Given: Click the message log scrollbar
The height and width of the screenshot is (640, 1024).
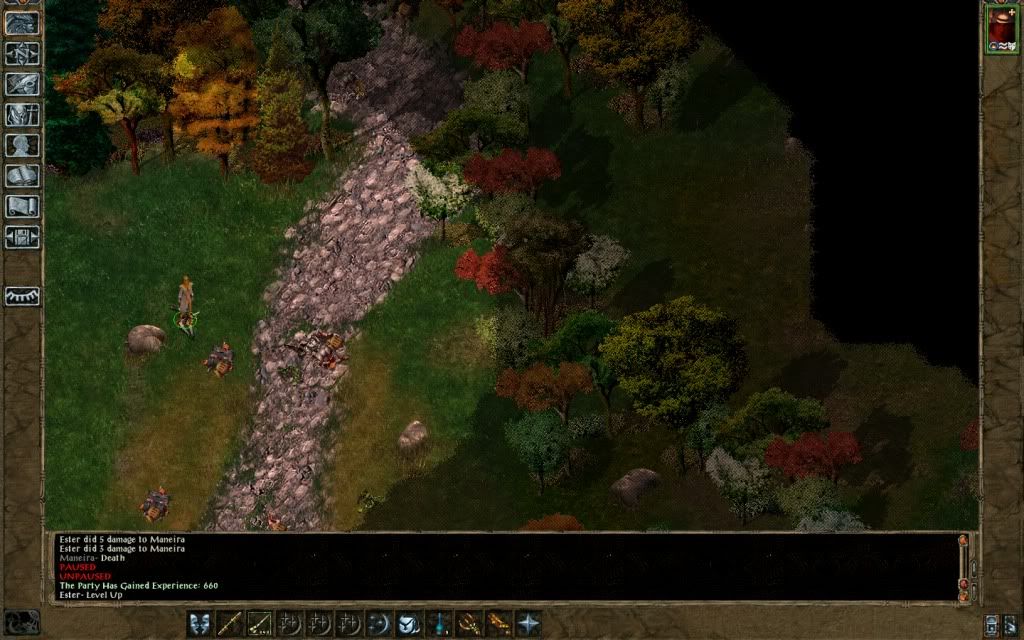Looking at the screenshot, I should click(963, 565).
